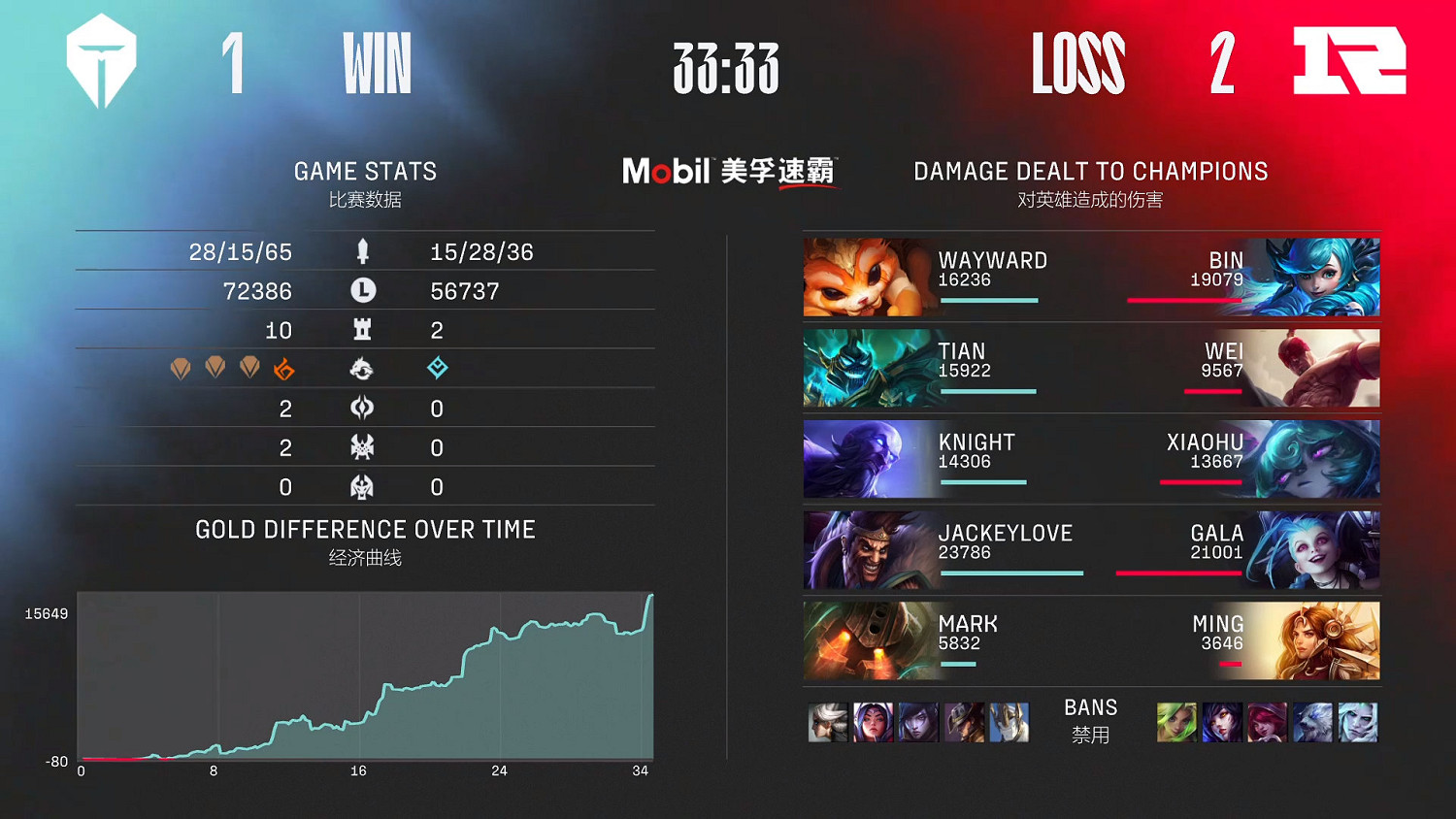Image resolution: width=1456 pixels, height=819 pixels.
Task: Toggle the first Mountain Drake marker
Action: click(x=182, y=368)
